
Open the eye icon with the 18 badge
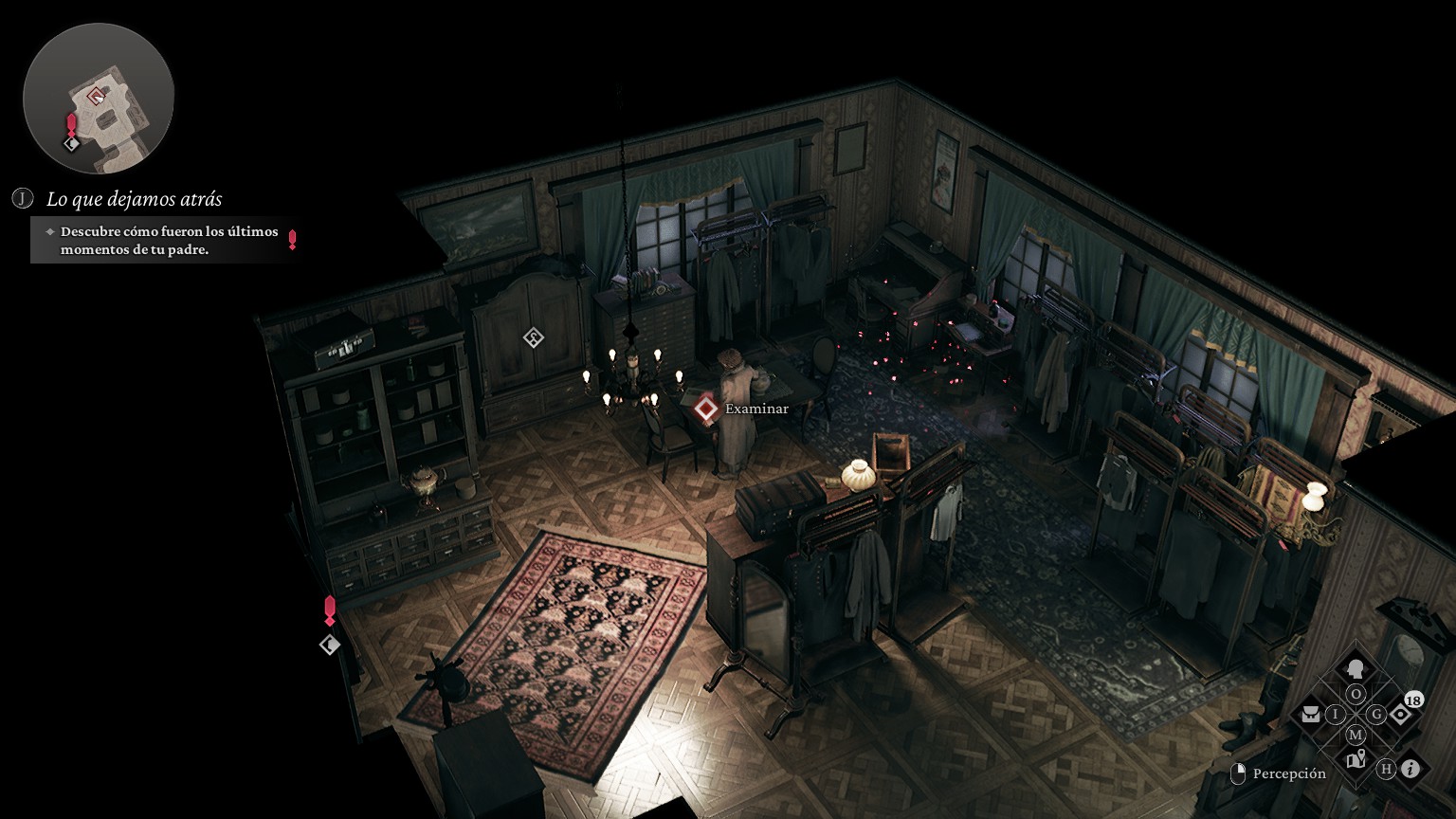click(1401, 714)
